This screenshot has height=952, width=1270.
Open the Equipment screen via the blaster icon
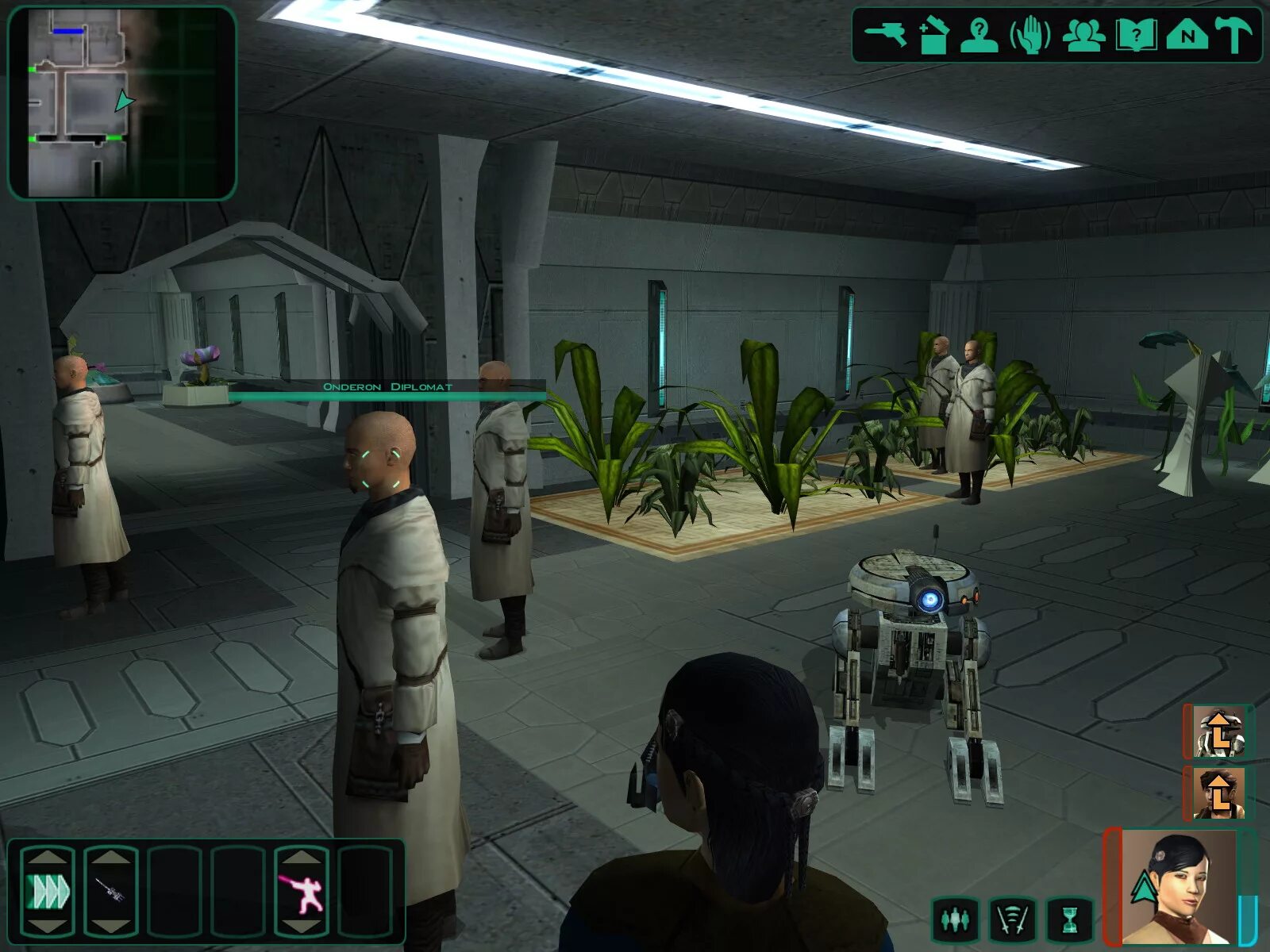pos(885,34)
